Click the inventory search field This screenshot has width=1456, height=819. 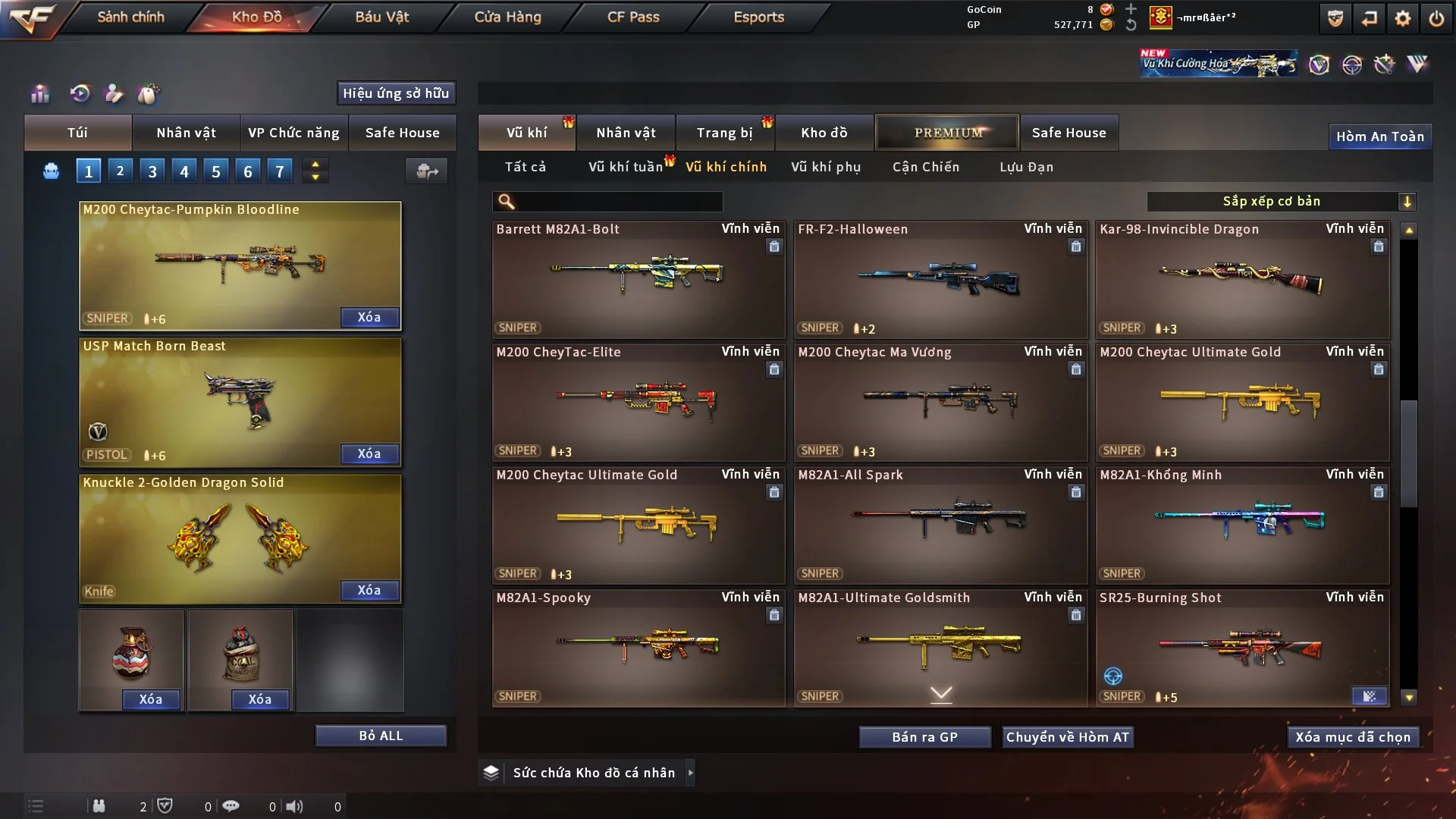(618, 202)
